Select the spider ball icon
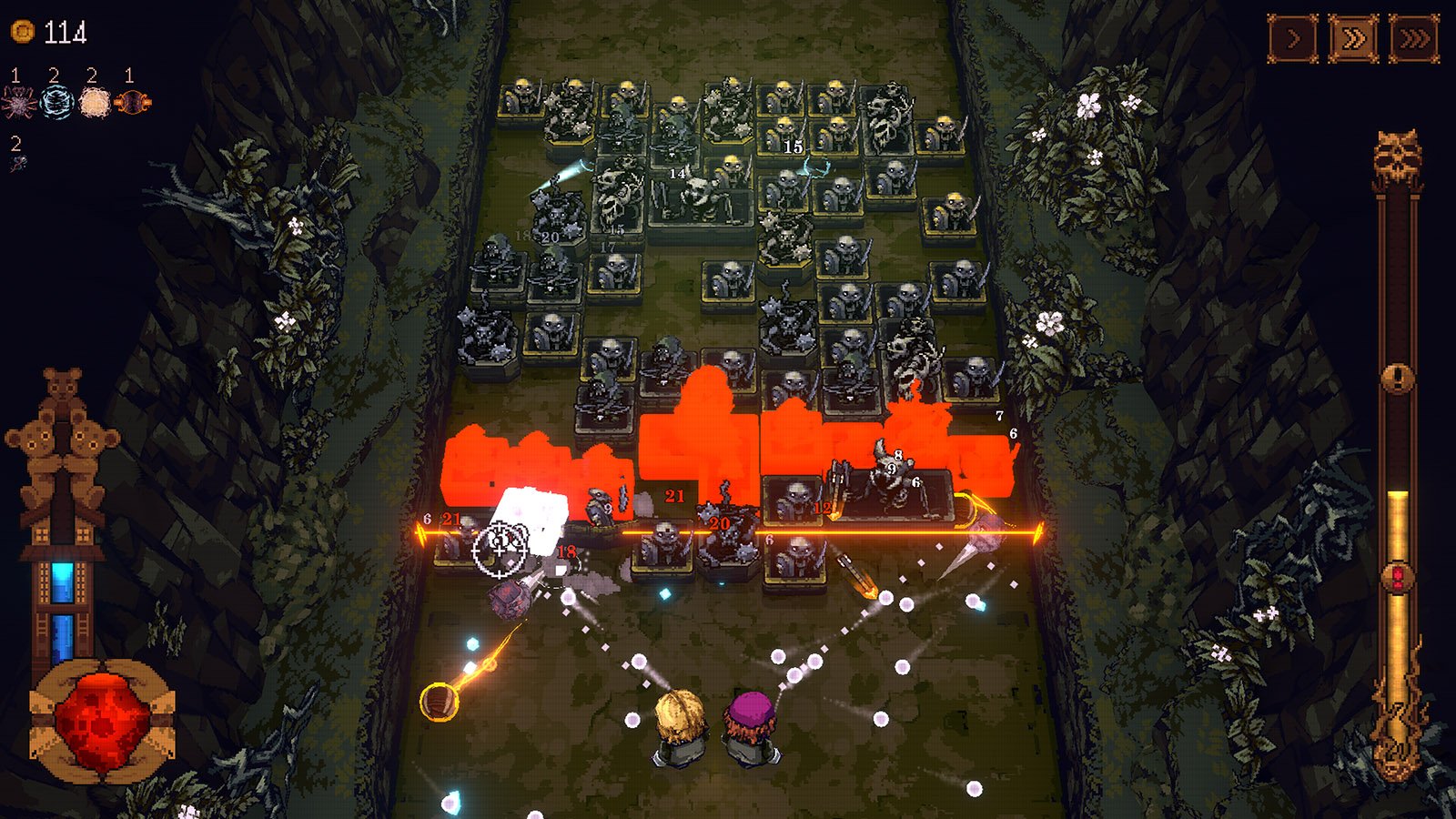The width and height of the screenshot is (1456, 819). tap(18, 102)
